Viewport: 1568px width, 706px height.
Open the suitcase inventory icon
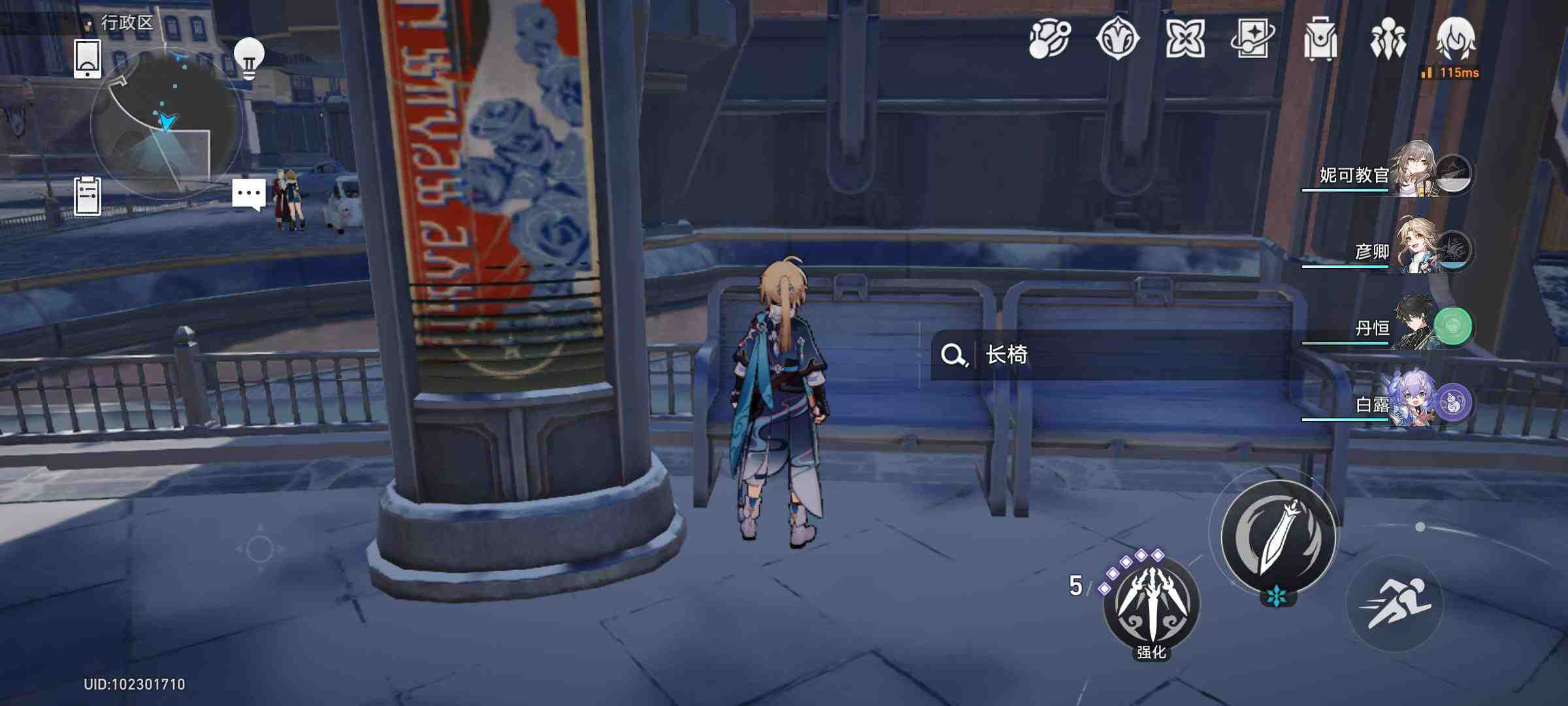[1320, 39]
